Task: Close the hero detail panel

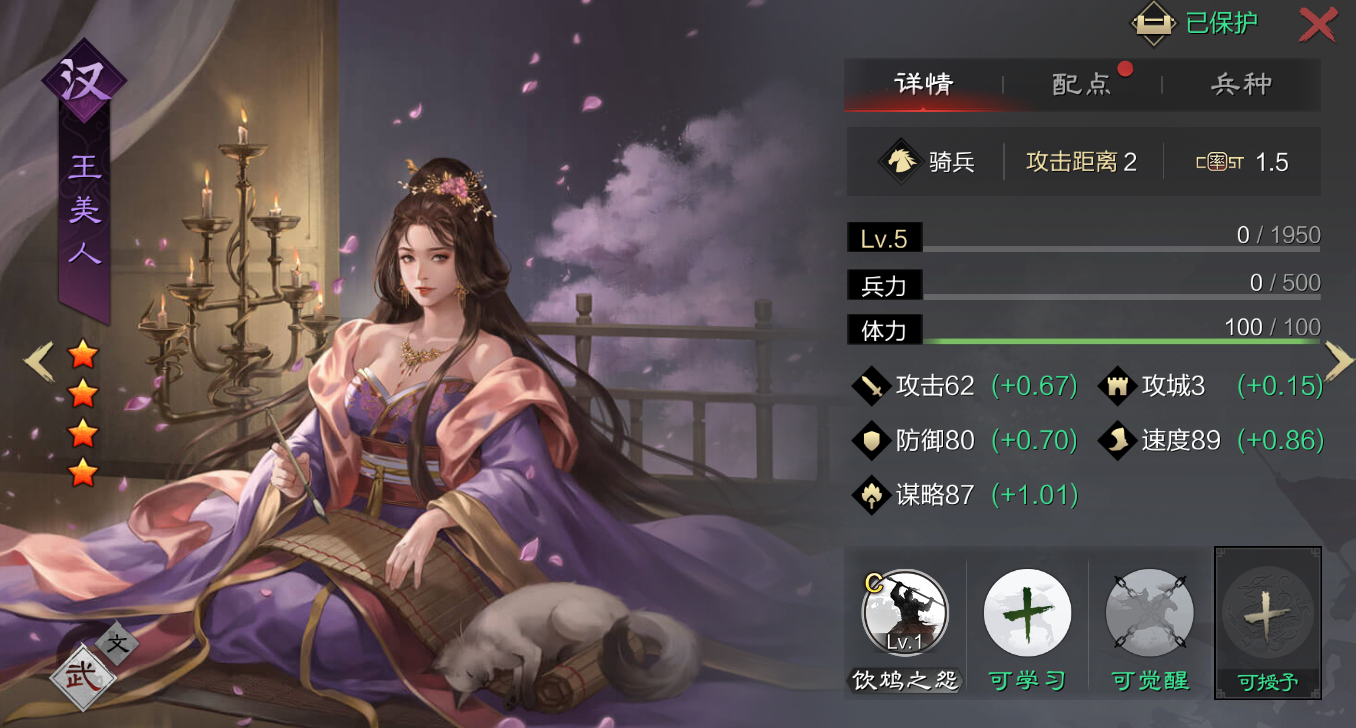Action: (1317, 25)
